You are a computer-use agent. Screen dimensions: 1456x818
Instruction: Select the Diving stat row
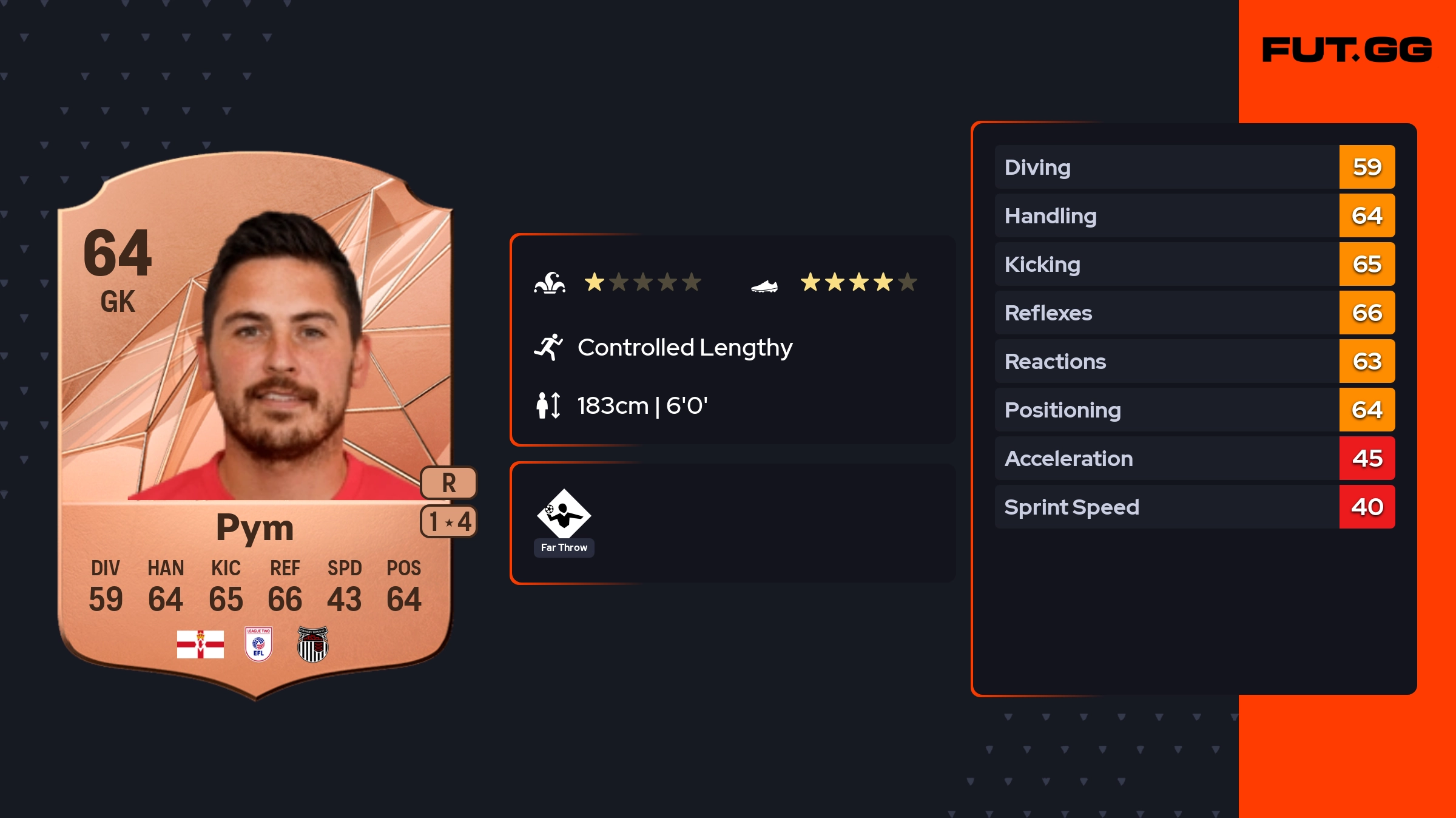(1194, 167)
